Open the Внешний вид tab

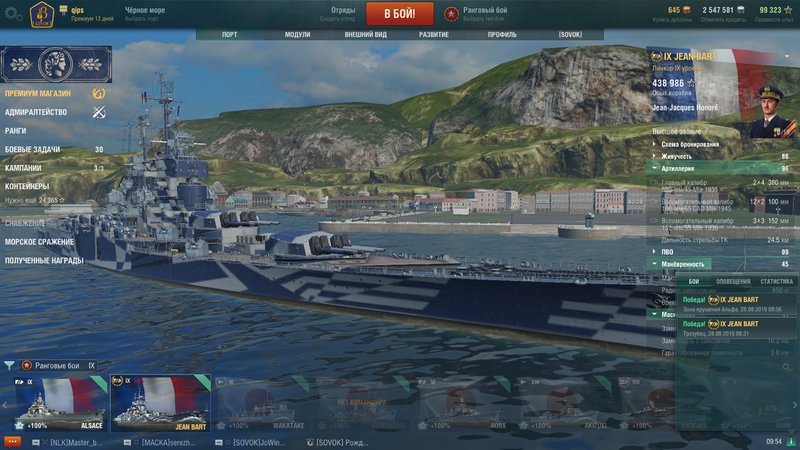pos(366,34)
